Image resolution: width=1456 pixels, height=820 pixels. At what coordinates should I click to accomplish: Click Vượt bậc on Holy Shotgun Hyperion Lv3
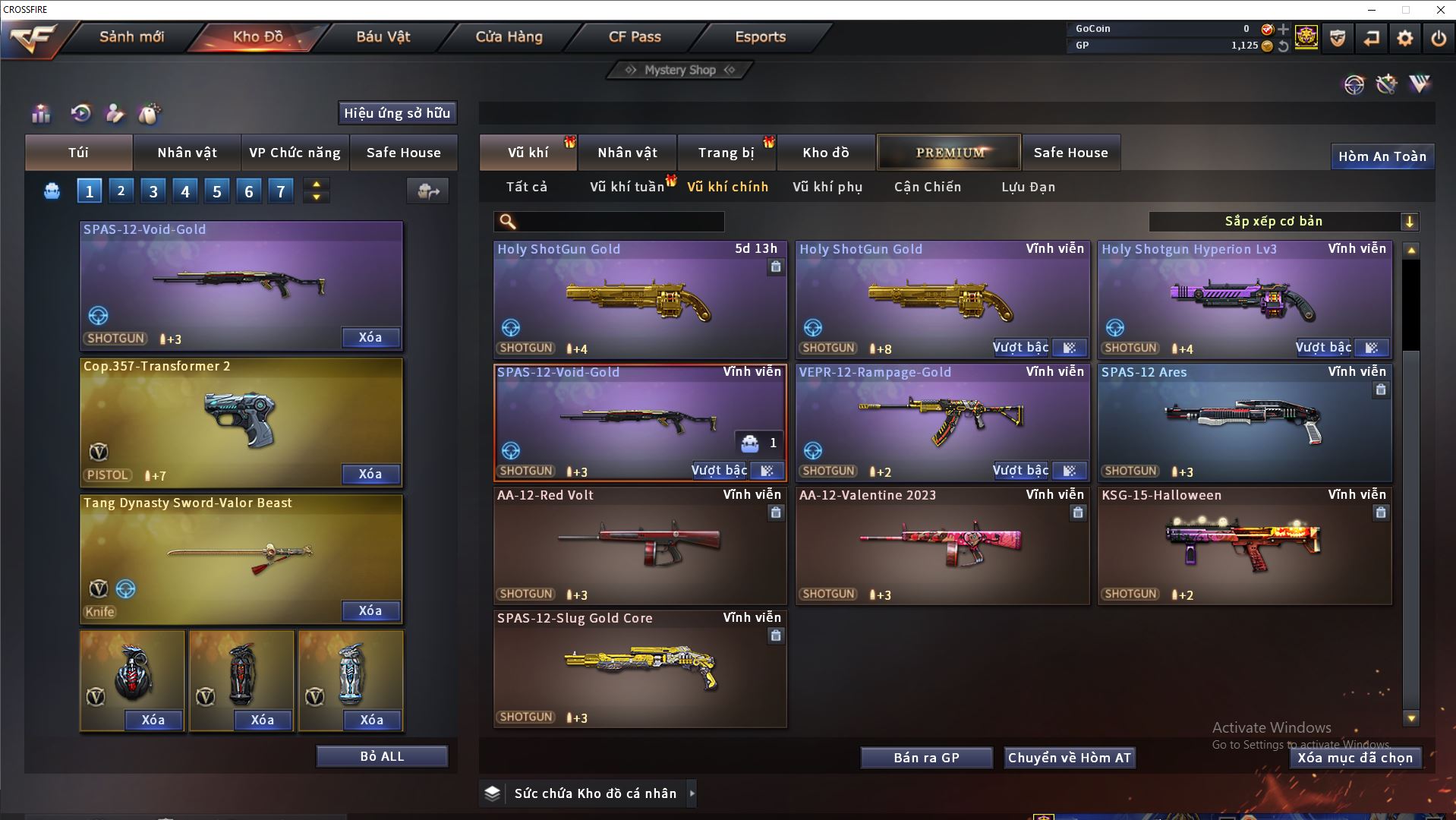tap(1323, 348)
